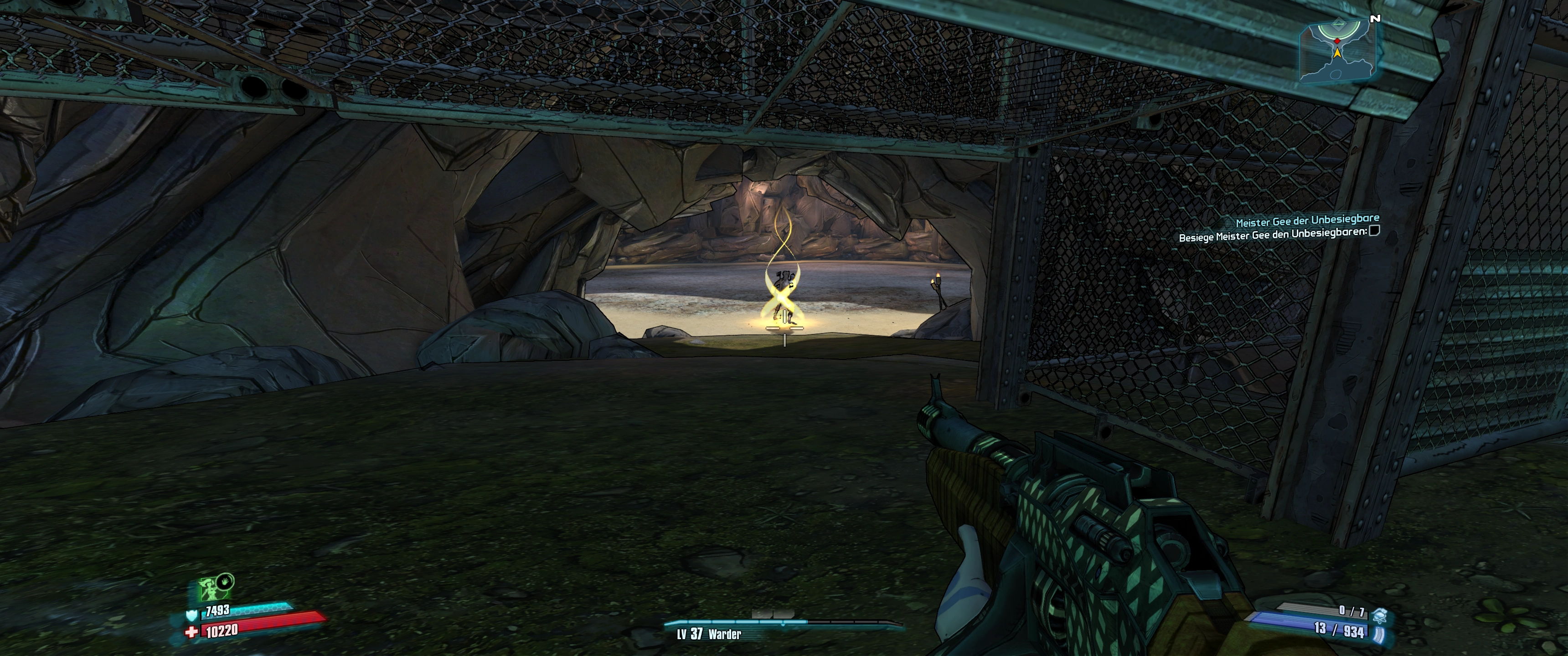Click the grenade icon by ammo counter
Screen dimensions: 1568x656
tap(1379, 613)
